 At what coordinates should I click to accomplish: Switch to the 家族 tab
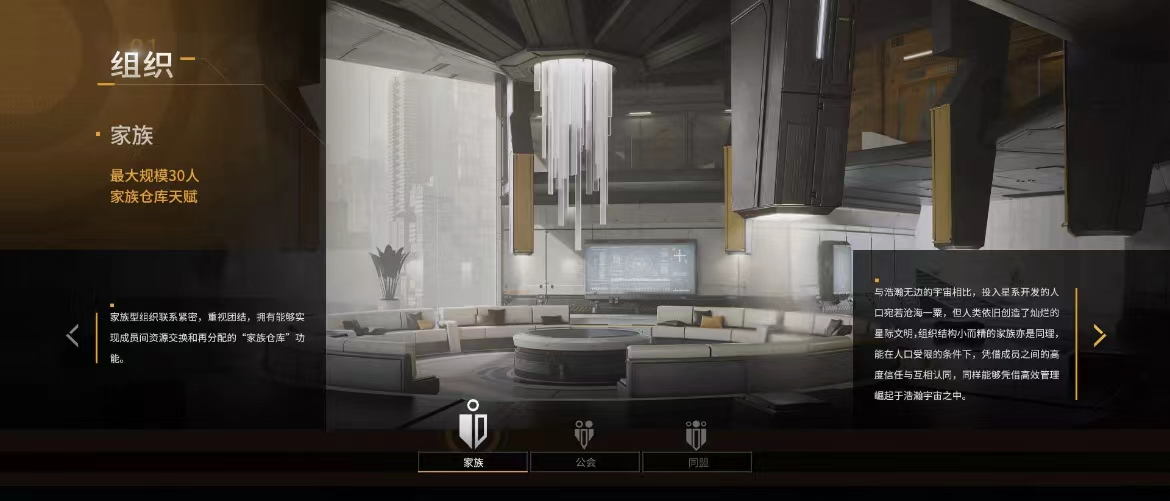point(473,462)
